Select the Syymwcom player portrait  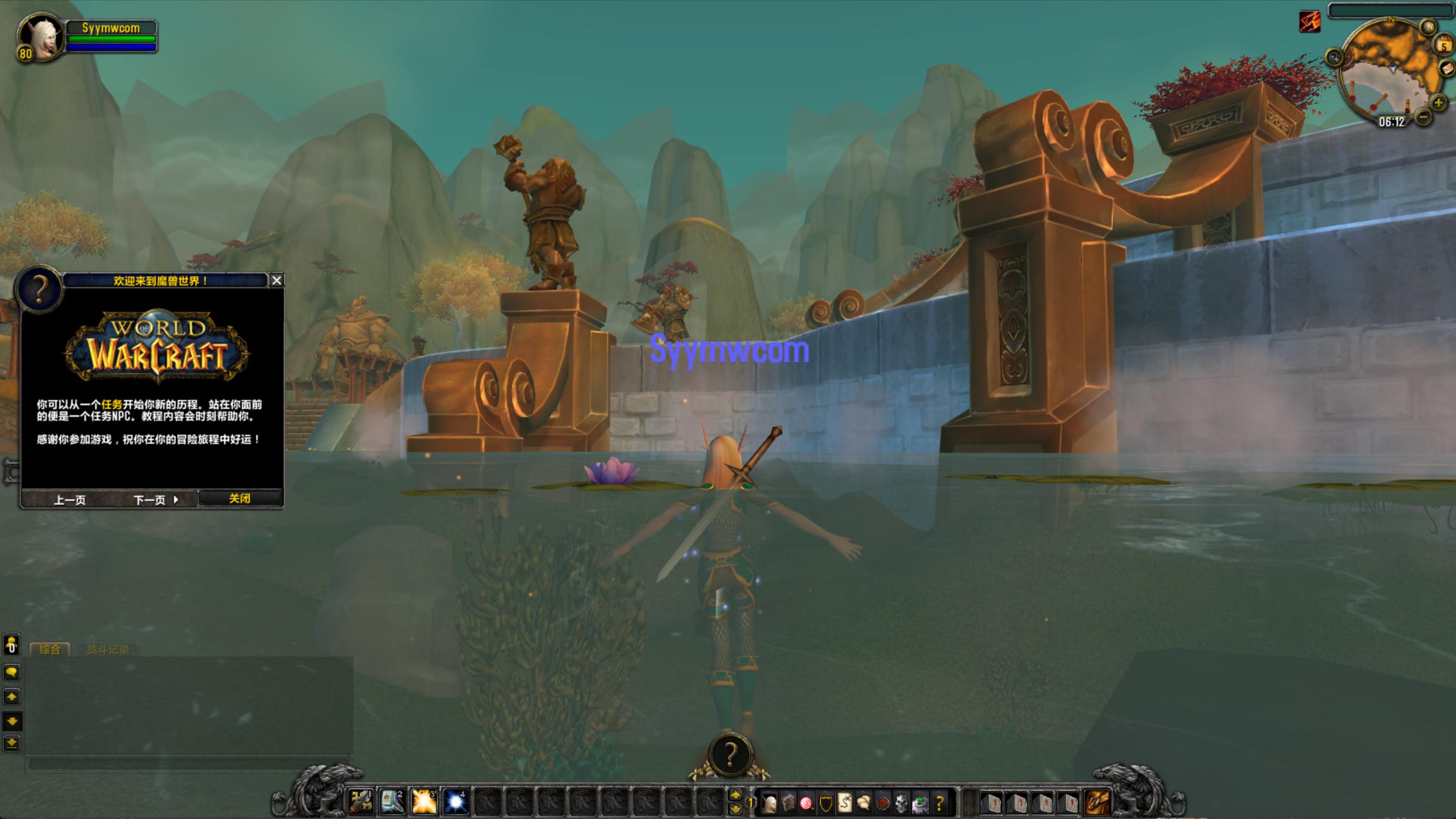41,37
